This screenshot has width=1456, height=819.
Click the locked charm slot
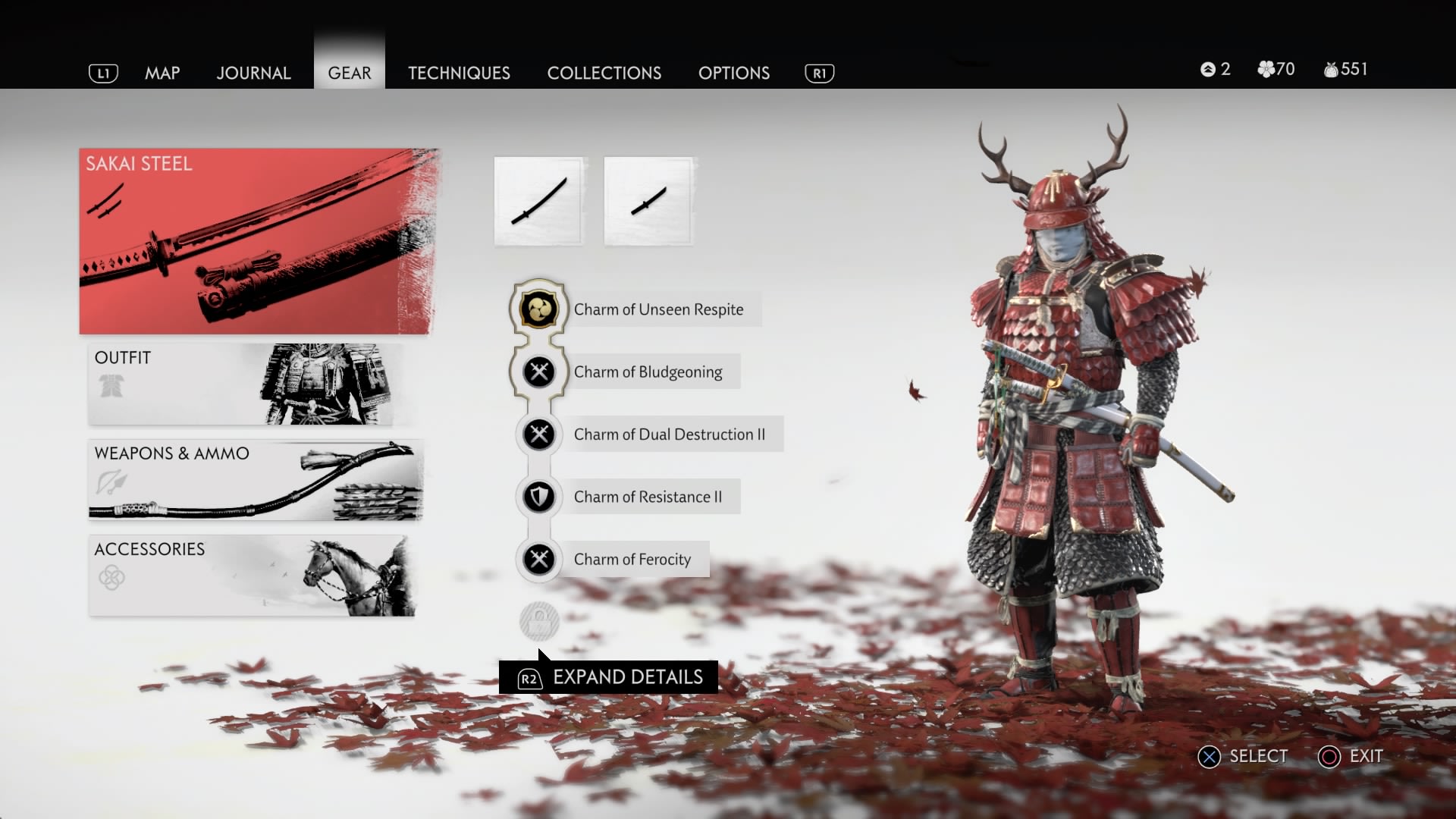(x=539, y=622)
